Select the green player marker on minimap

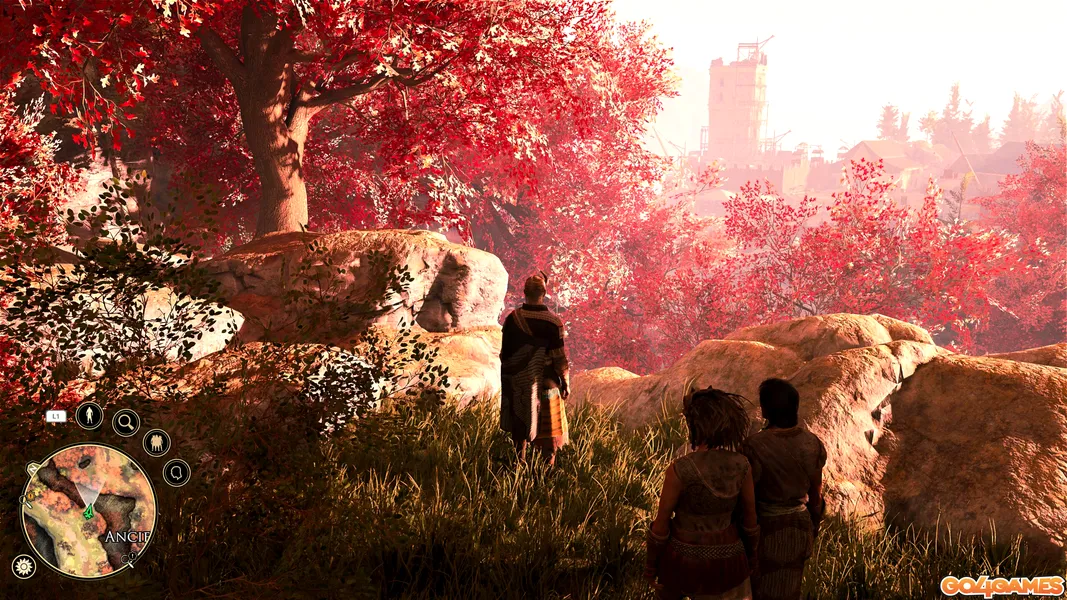click(x=88, y=512)
